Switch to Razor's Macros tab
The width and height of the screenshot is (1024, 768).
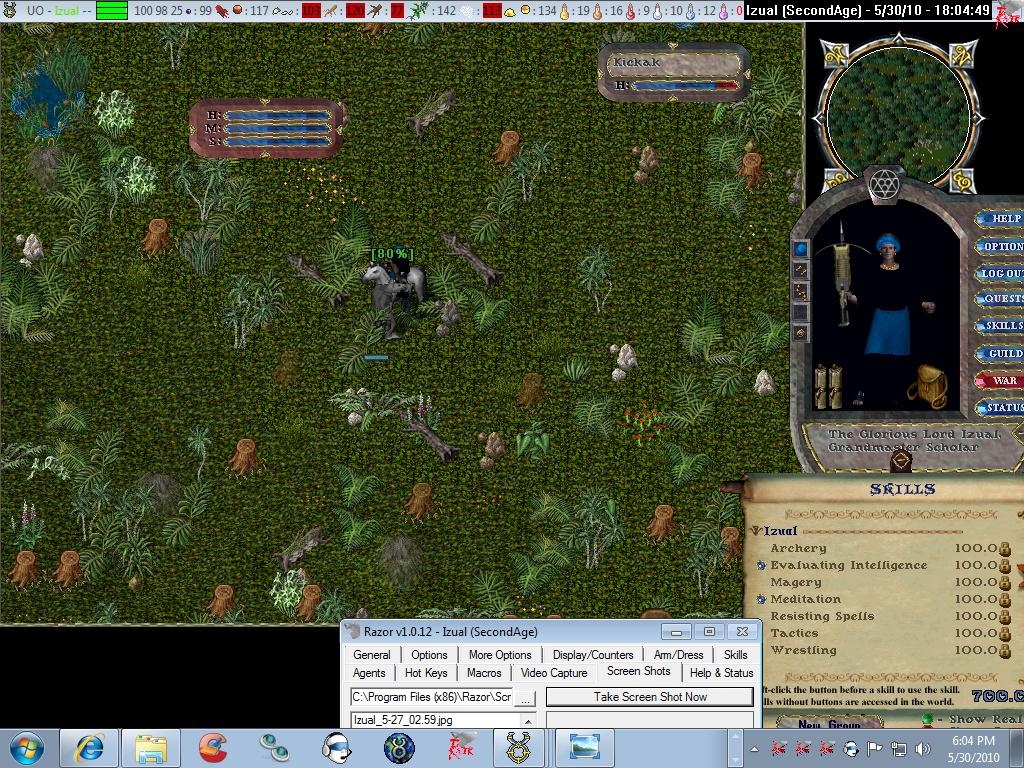484,673
